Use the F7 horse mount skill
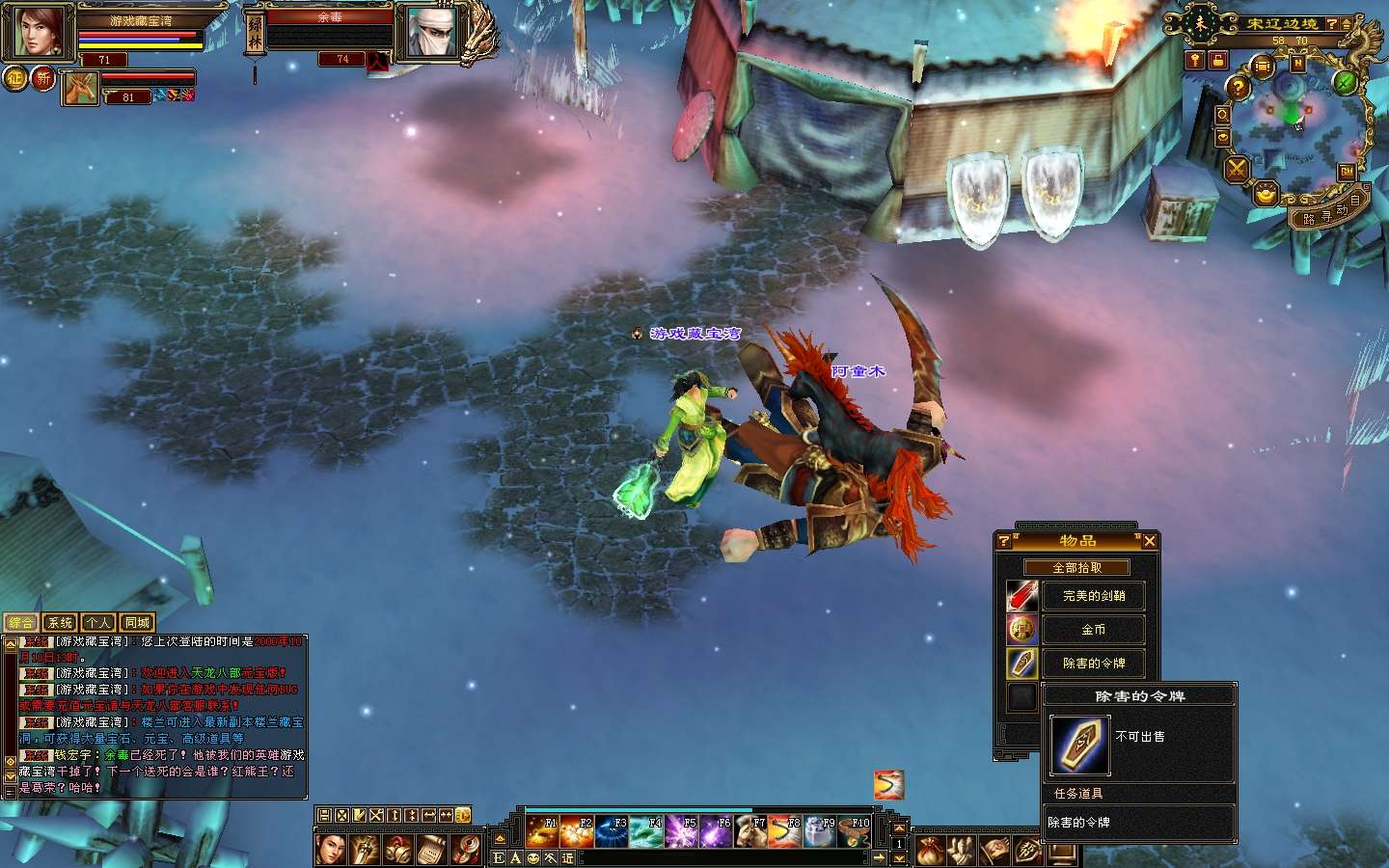 pos(750,831)
